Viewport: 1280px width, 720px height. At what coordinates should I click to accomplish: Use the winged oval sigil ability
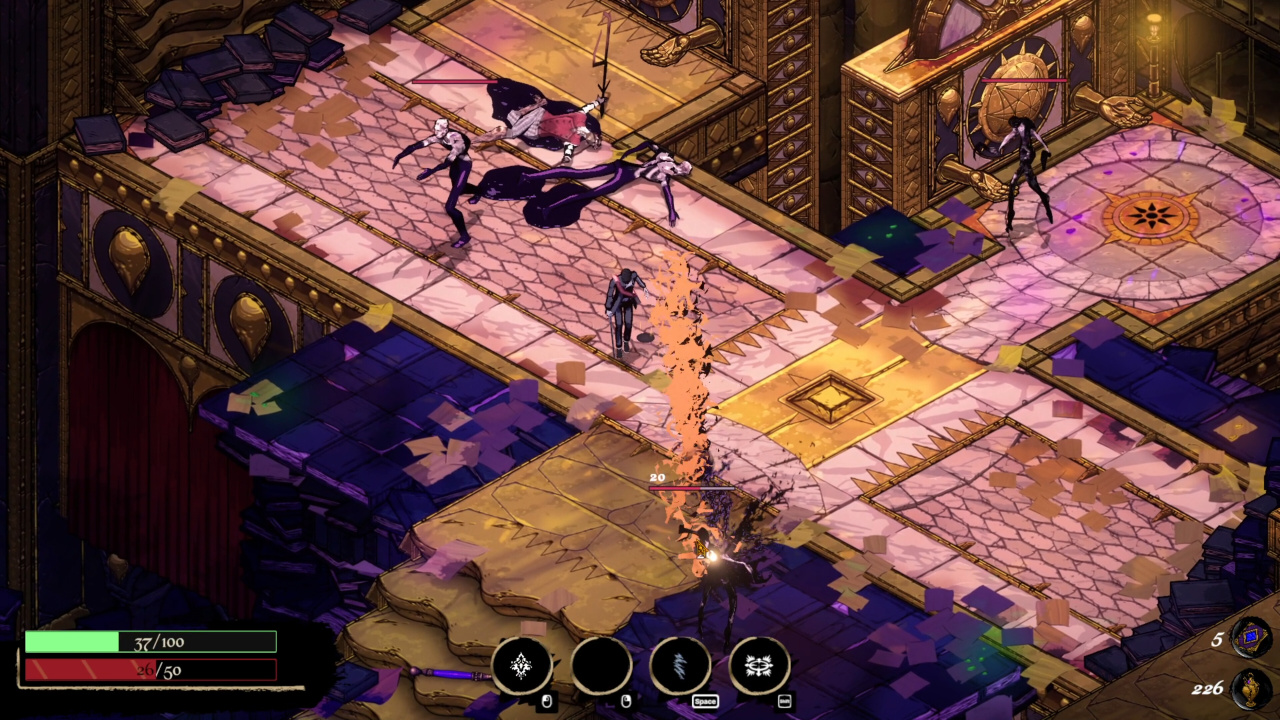click(759, 665)
